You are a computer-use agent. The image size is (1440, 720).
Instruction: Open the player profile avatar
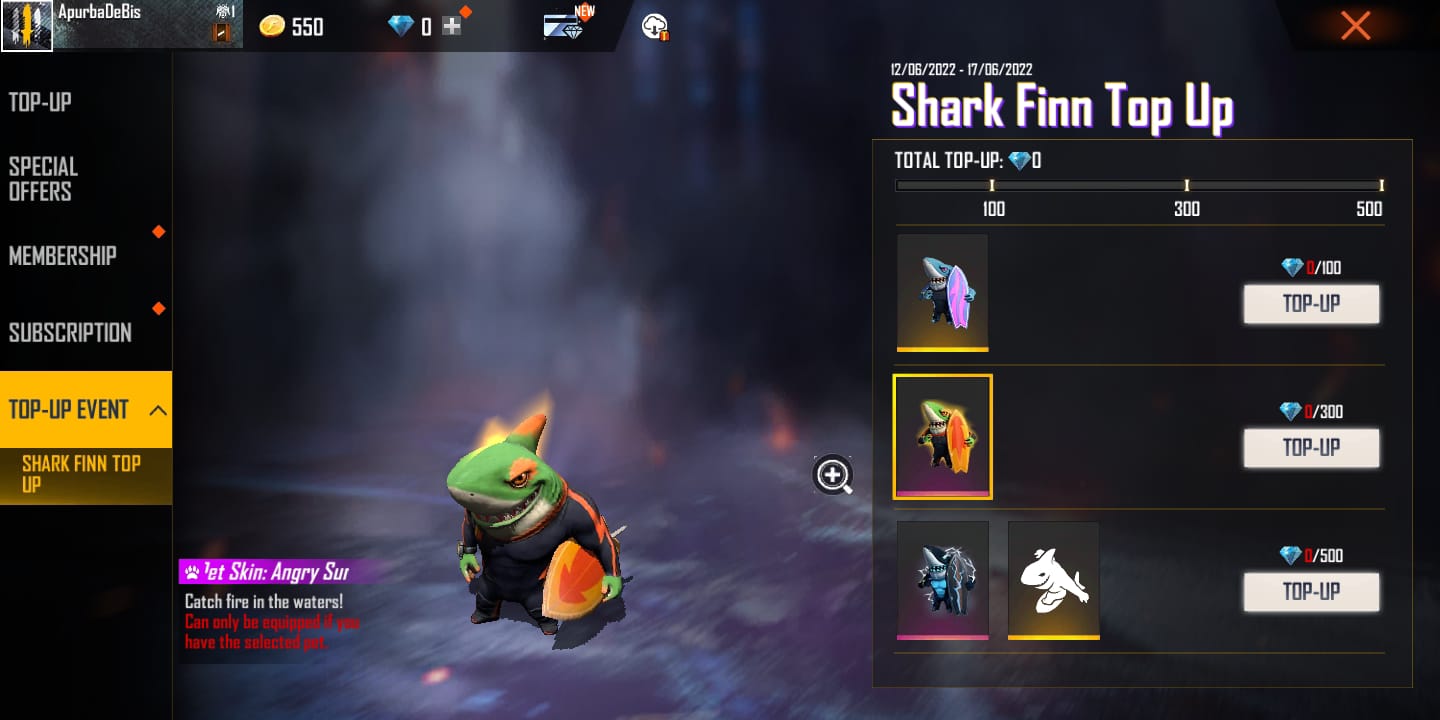tap(27, 25)
